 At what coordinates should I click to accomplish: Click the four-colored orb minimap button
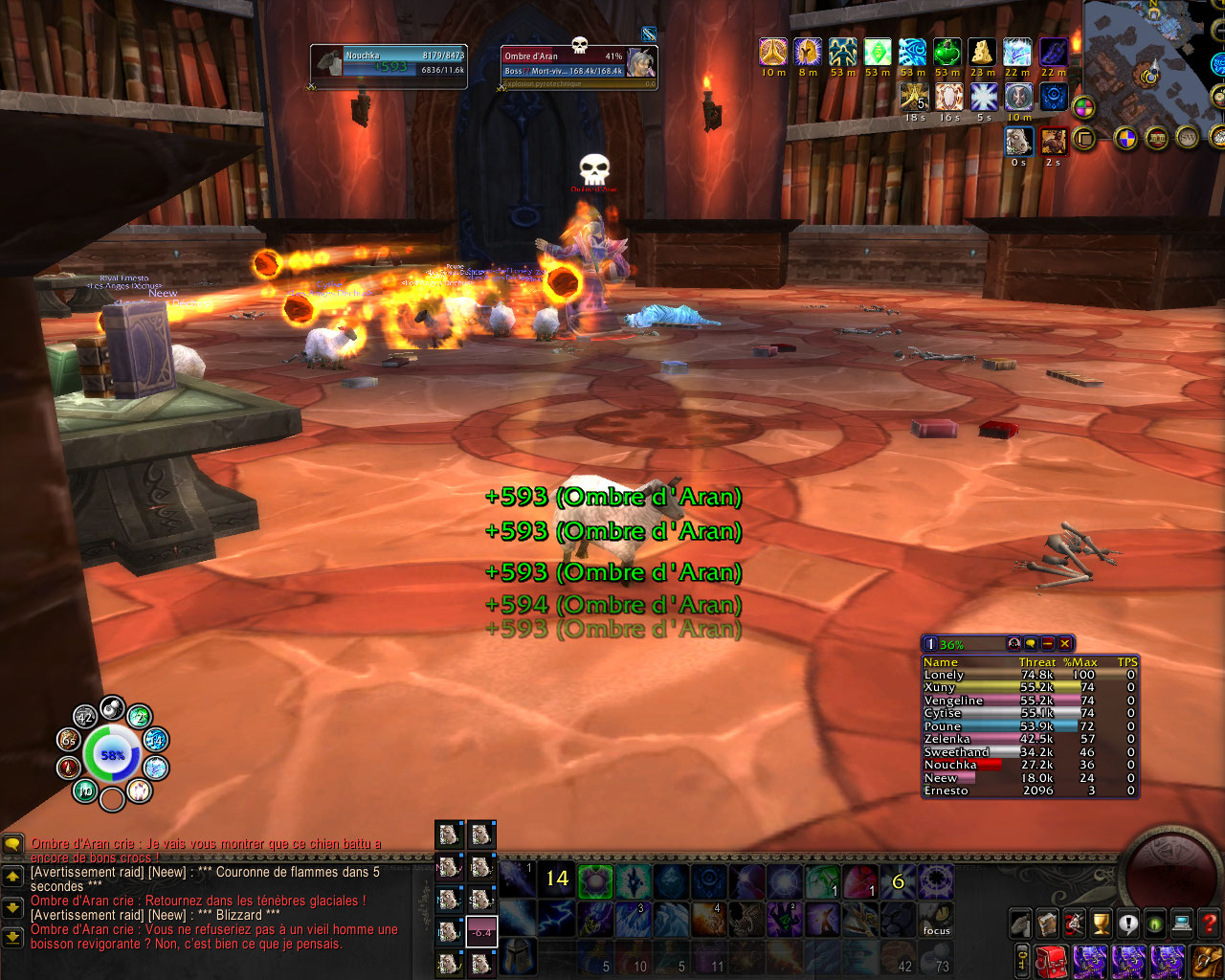(x=1083, y=107)
